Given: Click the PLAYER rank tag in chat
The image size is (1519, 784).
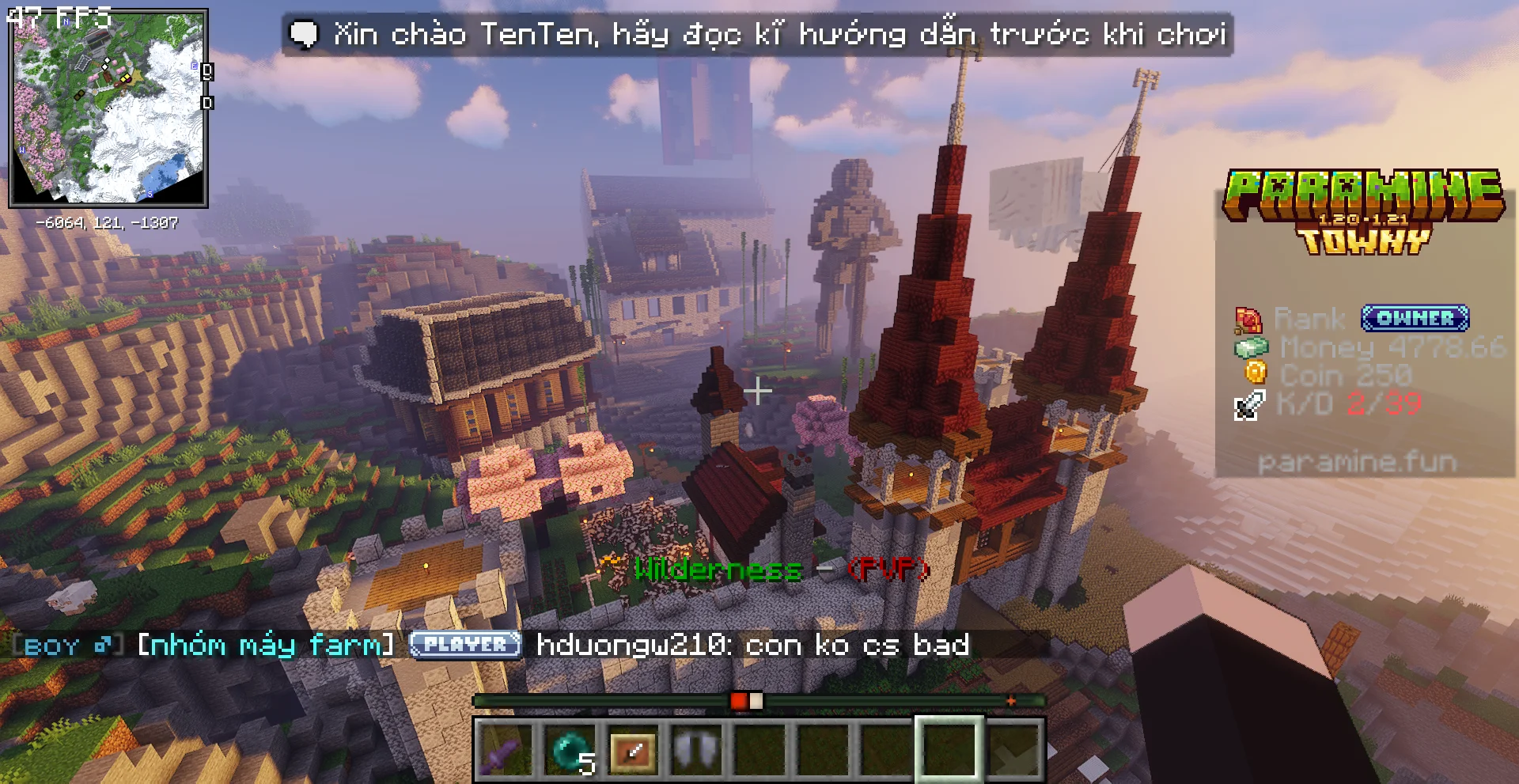Looking at the screenshot, I should [465, 645].
